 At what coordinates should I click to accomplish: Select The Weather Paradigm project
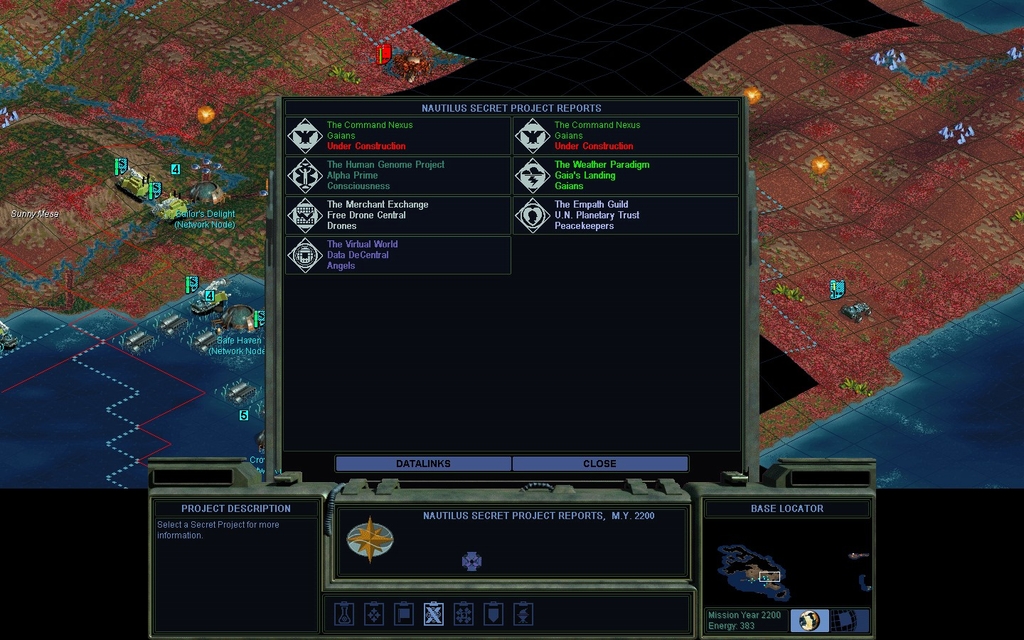click(626, 176)
